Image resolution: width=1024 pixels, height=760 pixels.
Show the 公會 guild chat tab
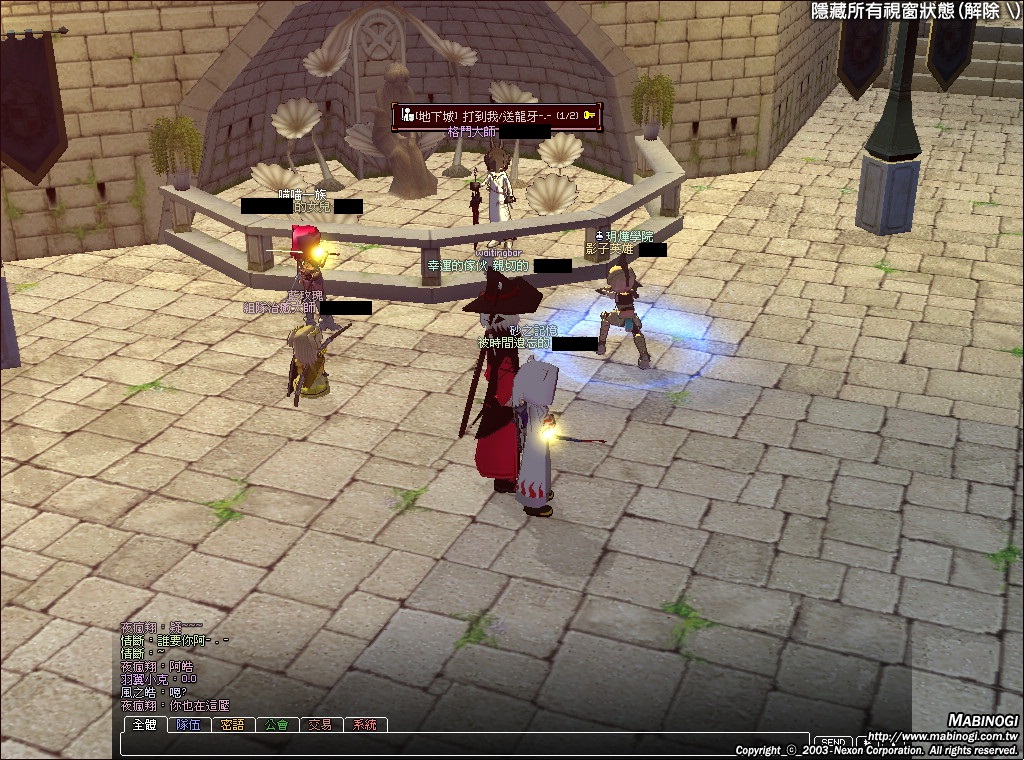click(277, 725)
